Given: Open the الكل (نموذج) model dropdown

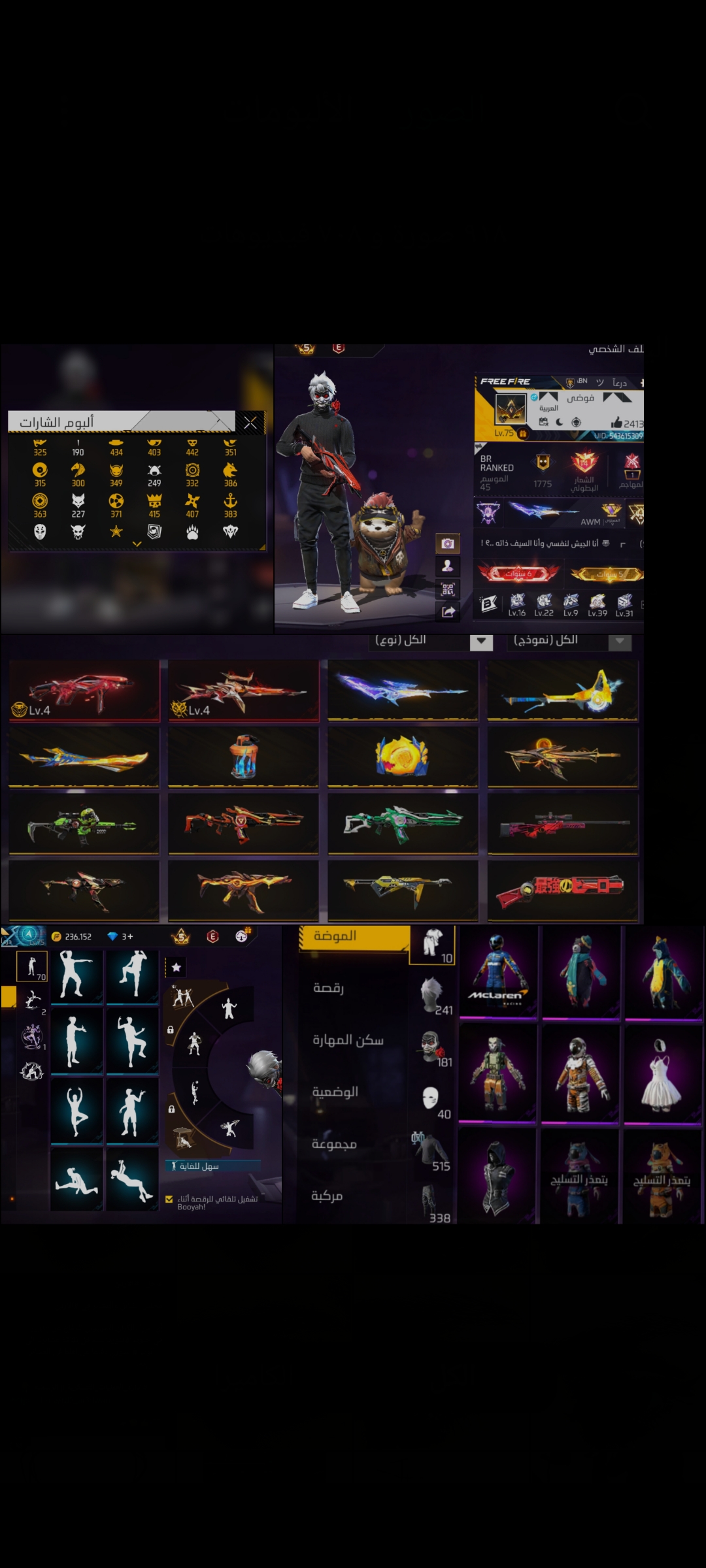Looking at the screenshot, I should tap(620, 642).
